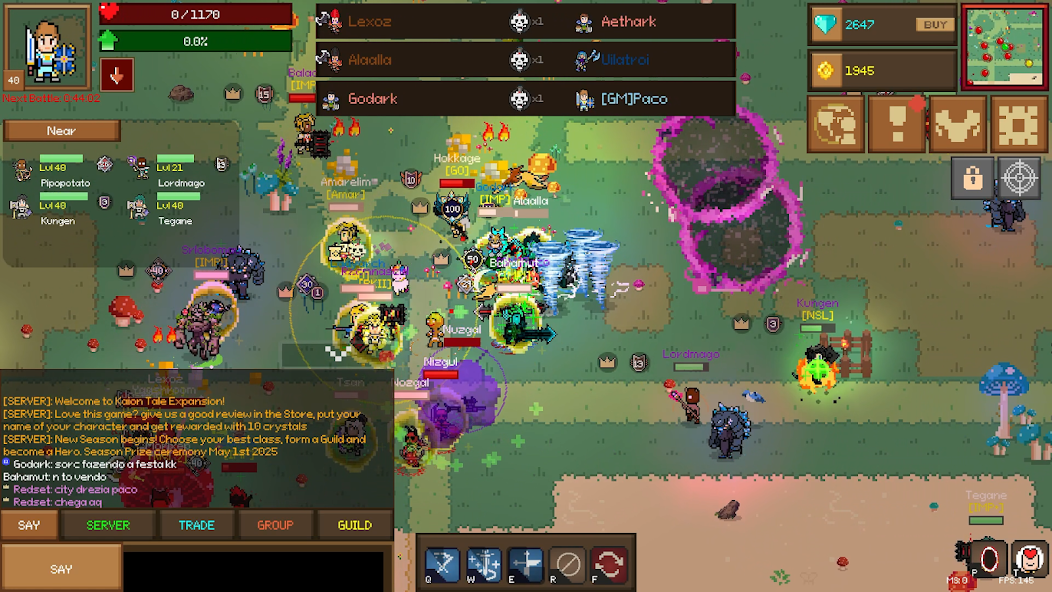Viewport: 1052px width, 592px height.
Task: Select the Near player list header
Action: click(62, 131)
